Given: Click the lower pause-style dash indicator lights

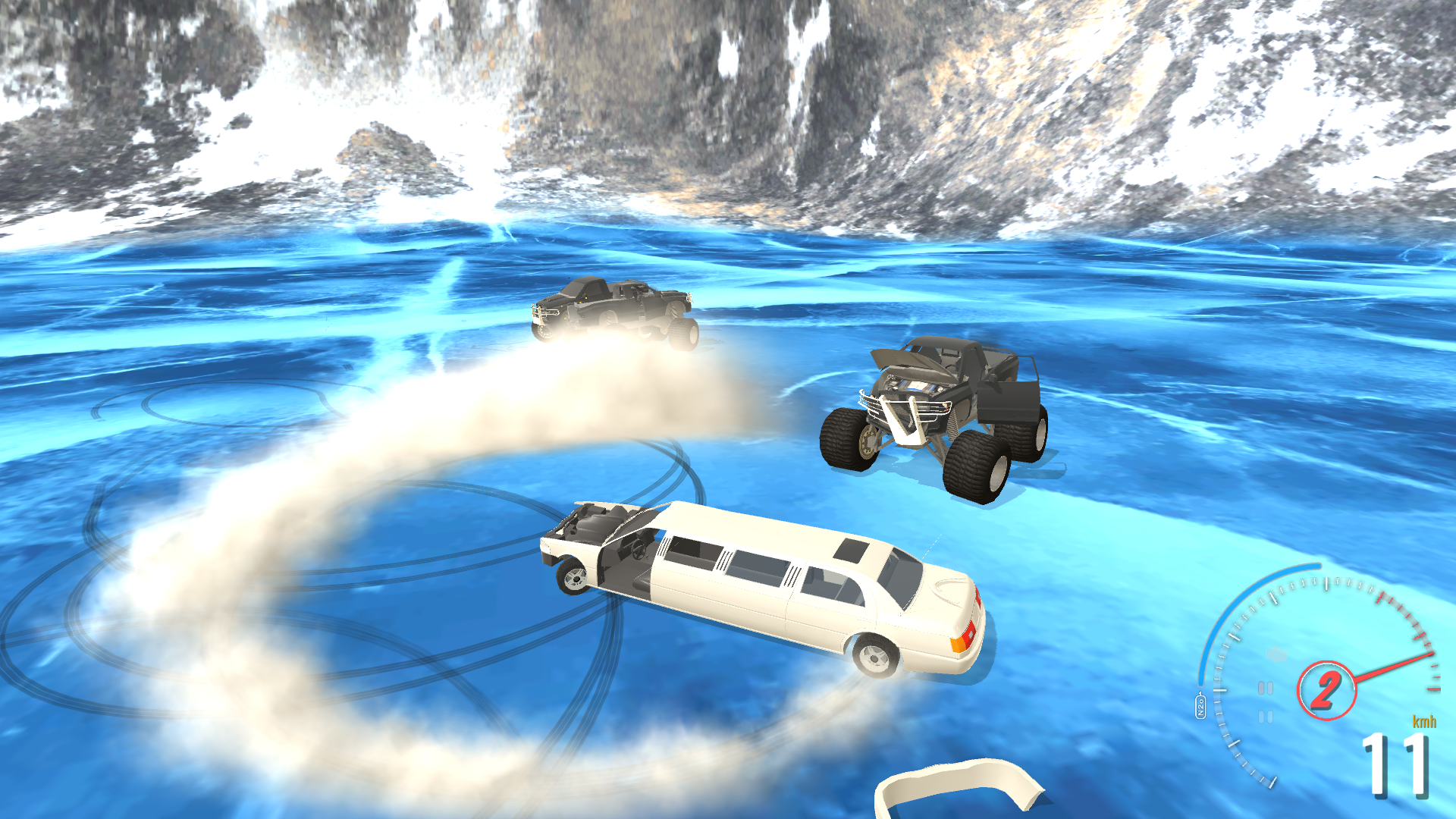Looking at the screenshot, I should coord(1265,715).
